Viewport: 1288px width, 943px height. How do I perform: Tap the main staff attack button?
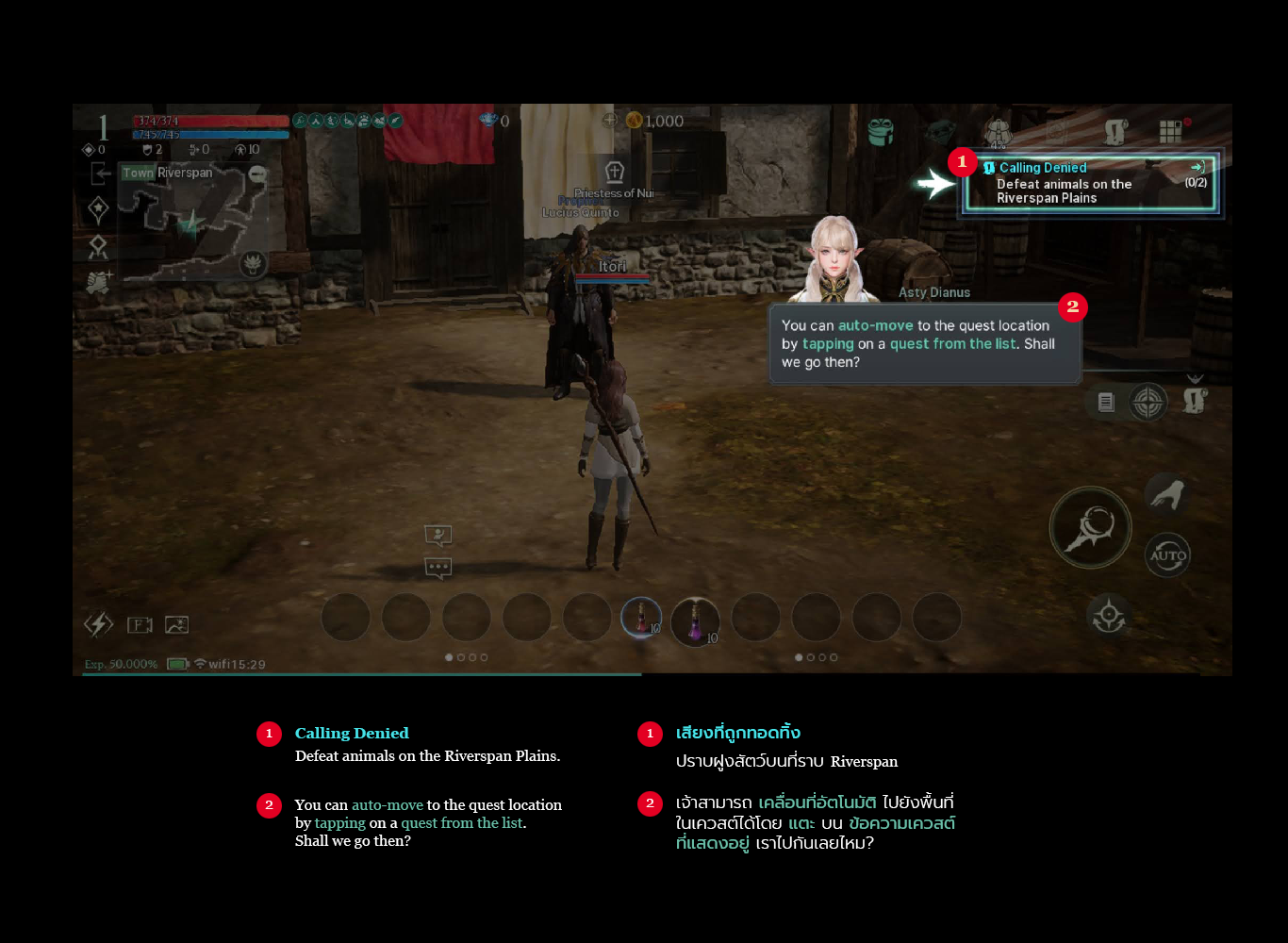pyautogui.click(x=1091, y=527)
